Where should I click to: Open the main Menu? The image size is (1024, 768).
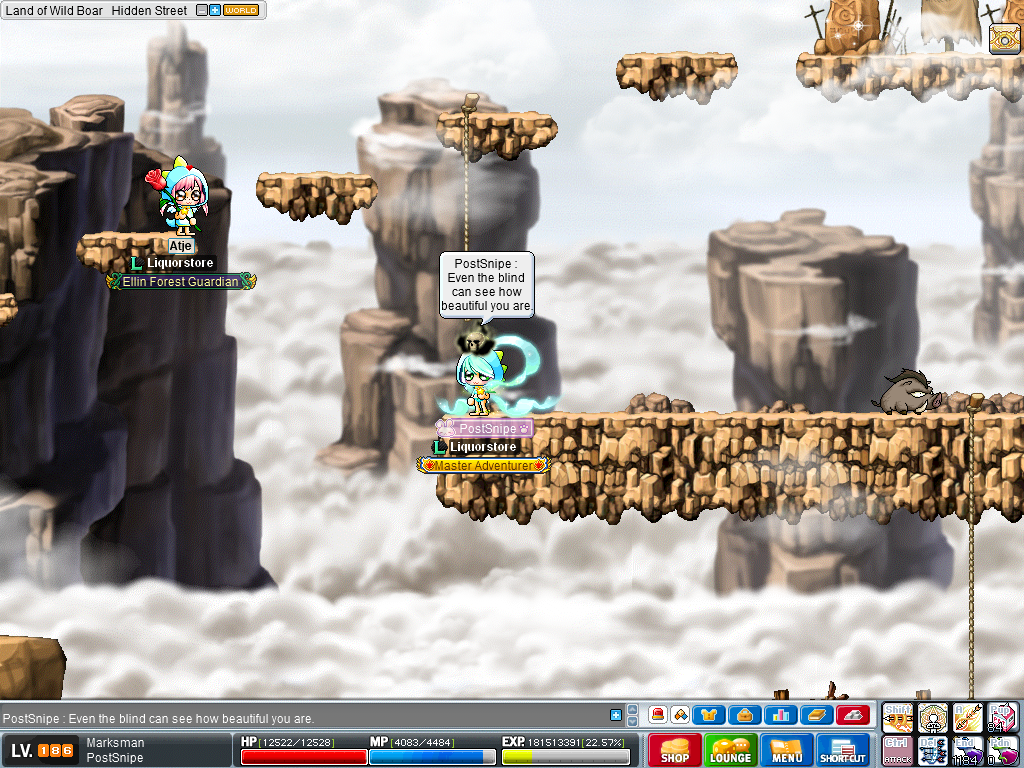coord(786,750)
